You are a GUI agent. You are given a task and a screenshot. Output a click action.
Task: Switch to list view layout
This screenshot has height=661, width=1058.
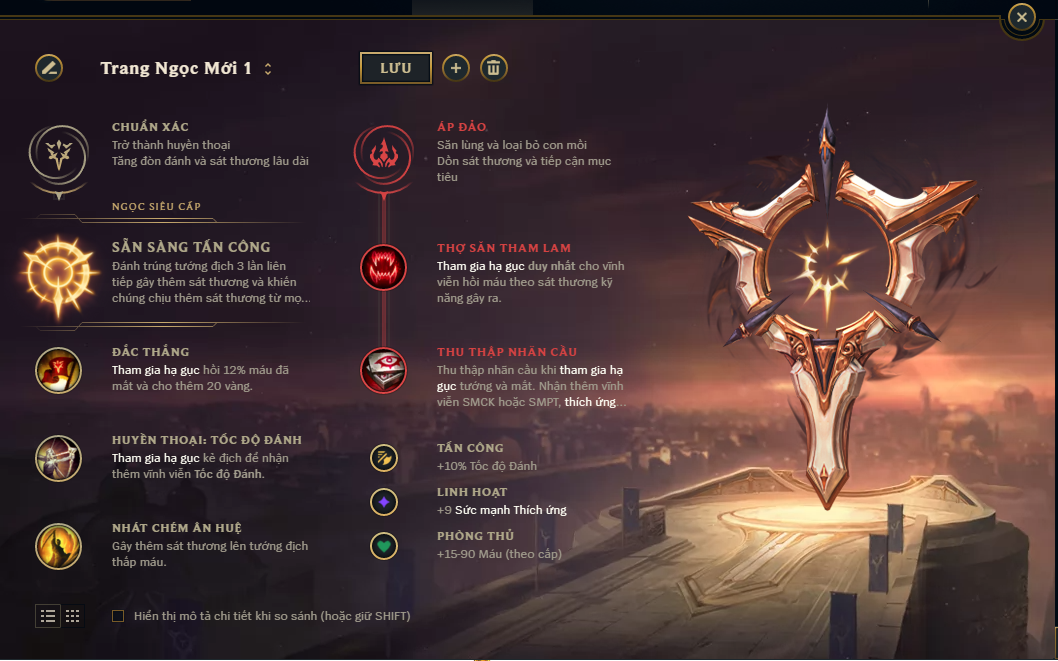pyautogui.click(x=48, y=616)
